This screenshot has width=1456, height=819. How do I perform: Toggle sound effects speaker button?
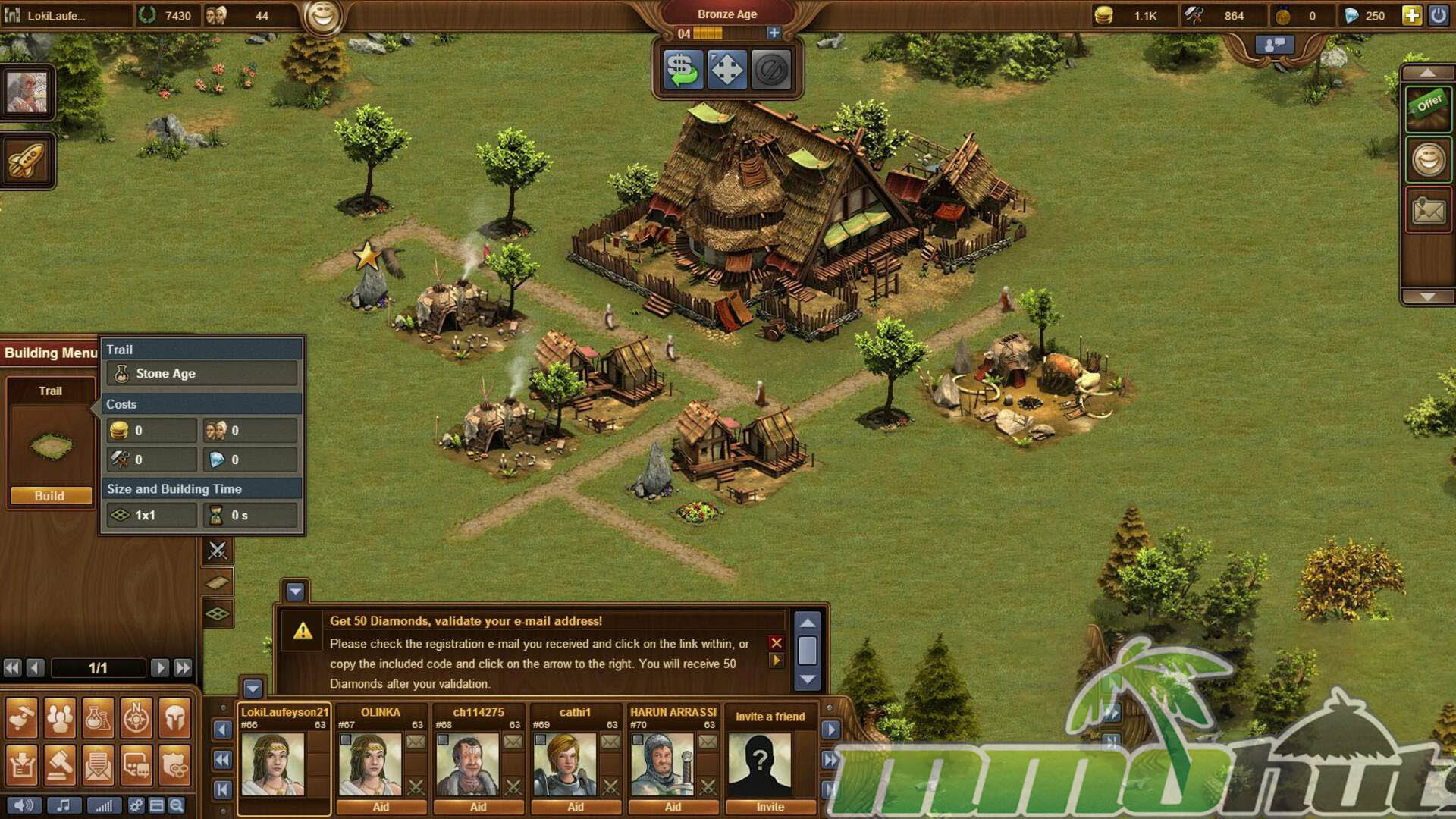tap(24, 805)
